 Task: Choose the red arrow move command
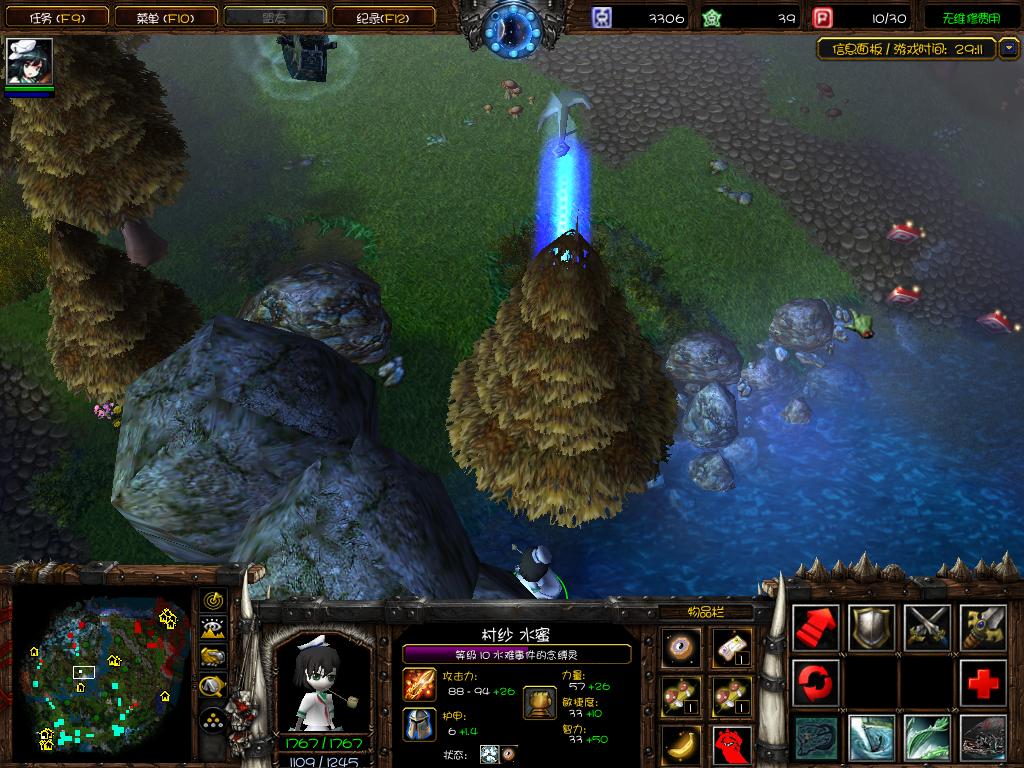816,628
